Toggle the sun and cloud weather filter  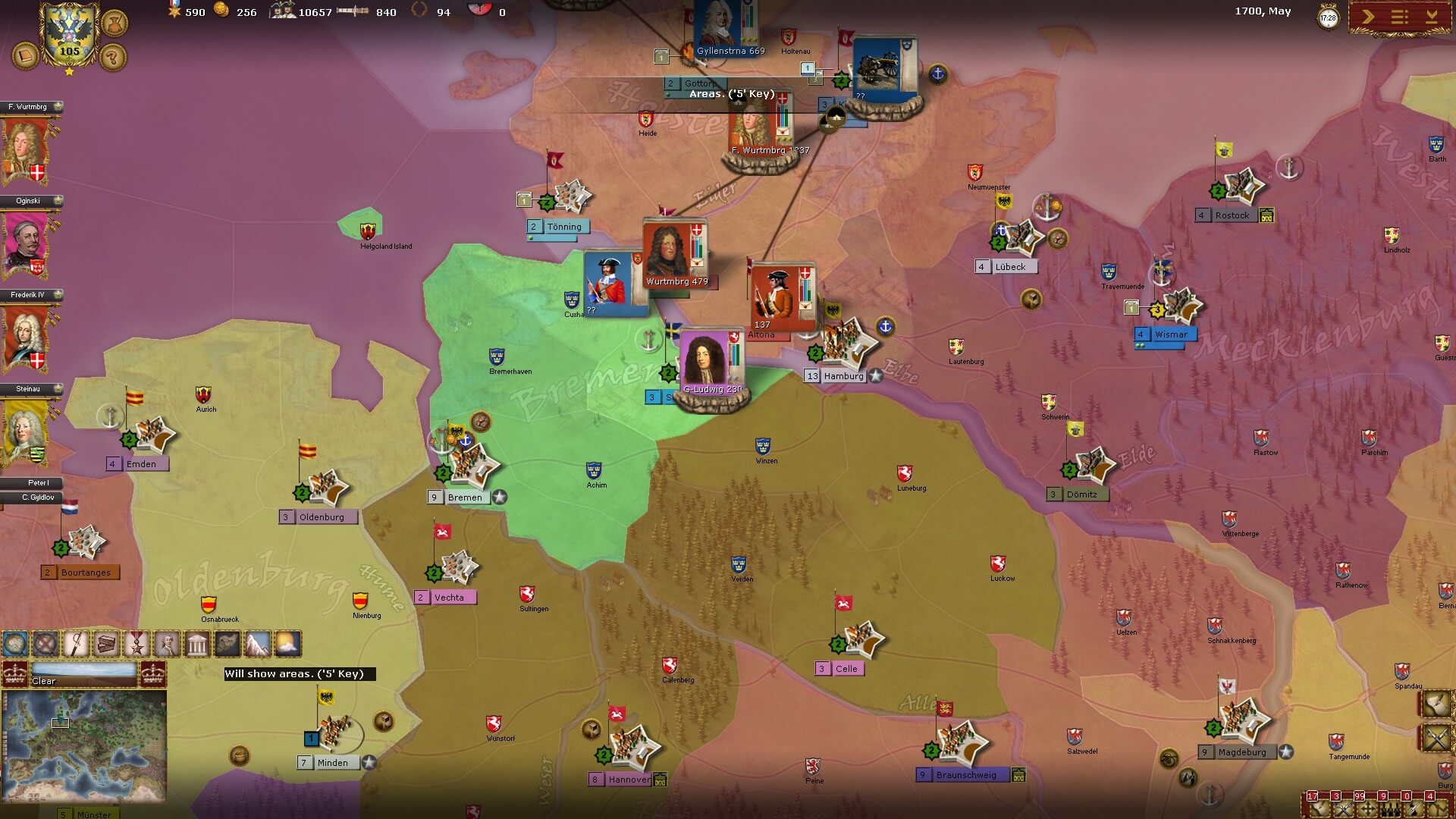click(x=288, y=645)
